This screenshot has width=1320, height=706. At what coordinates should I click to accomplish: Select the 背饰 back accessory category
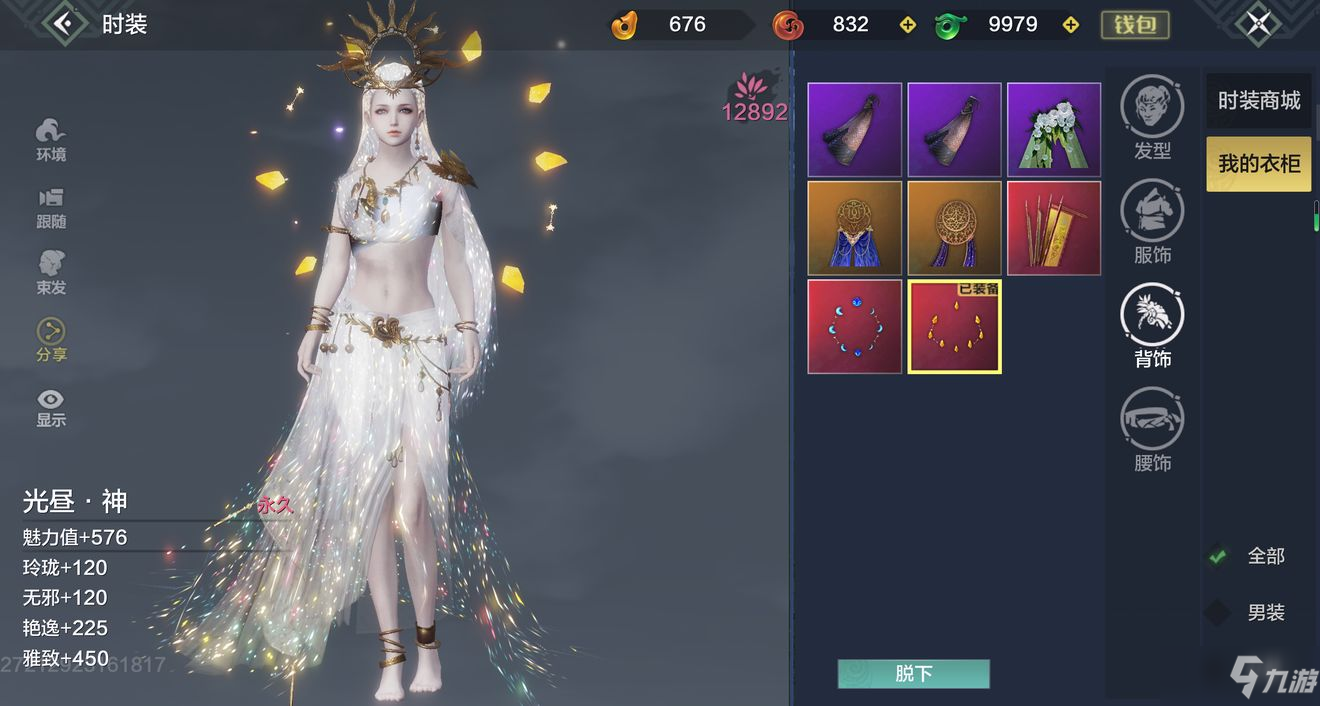[1152, 324]
